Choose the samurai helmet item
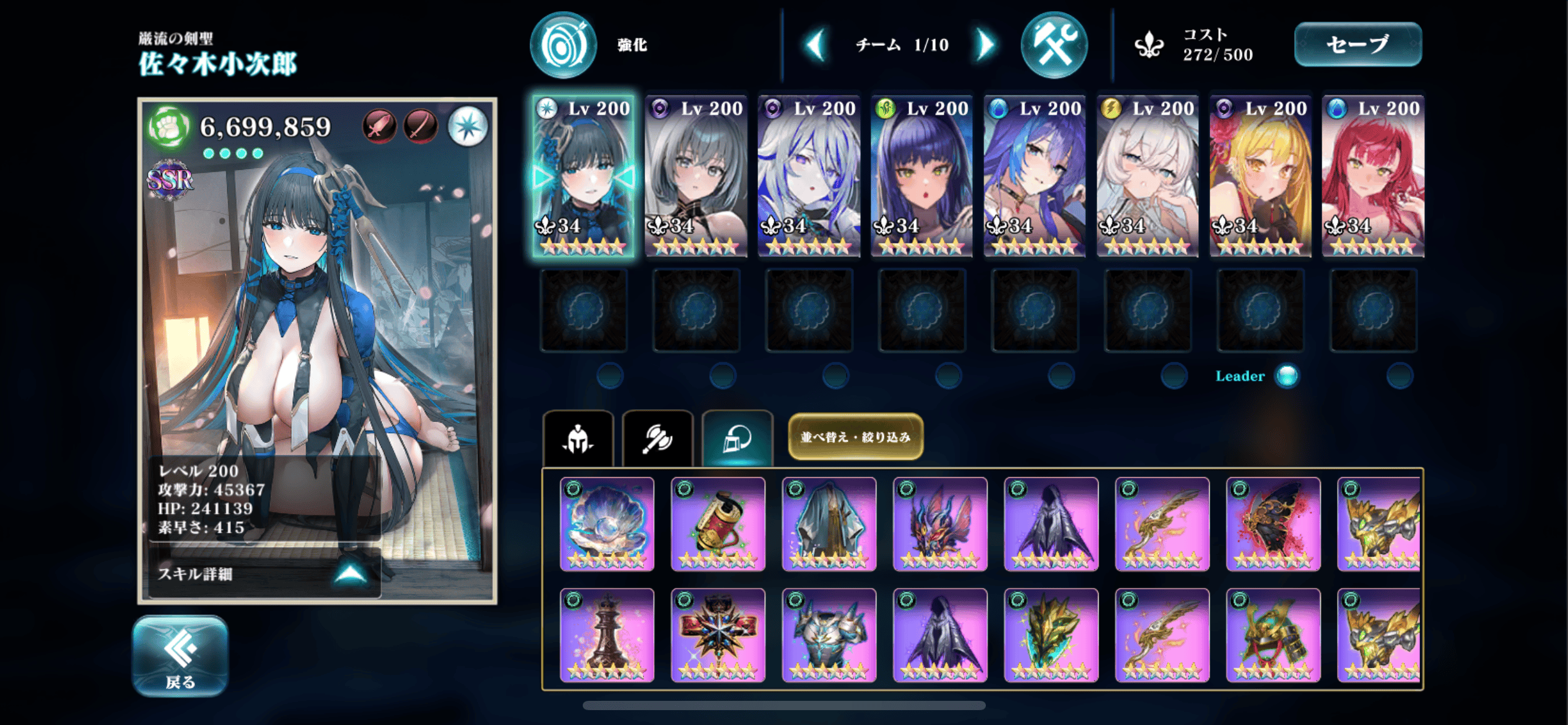This screenshot has width=1568, height=725. (x=1273, y=635)
